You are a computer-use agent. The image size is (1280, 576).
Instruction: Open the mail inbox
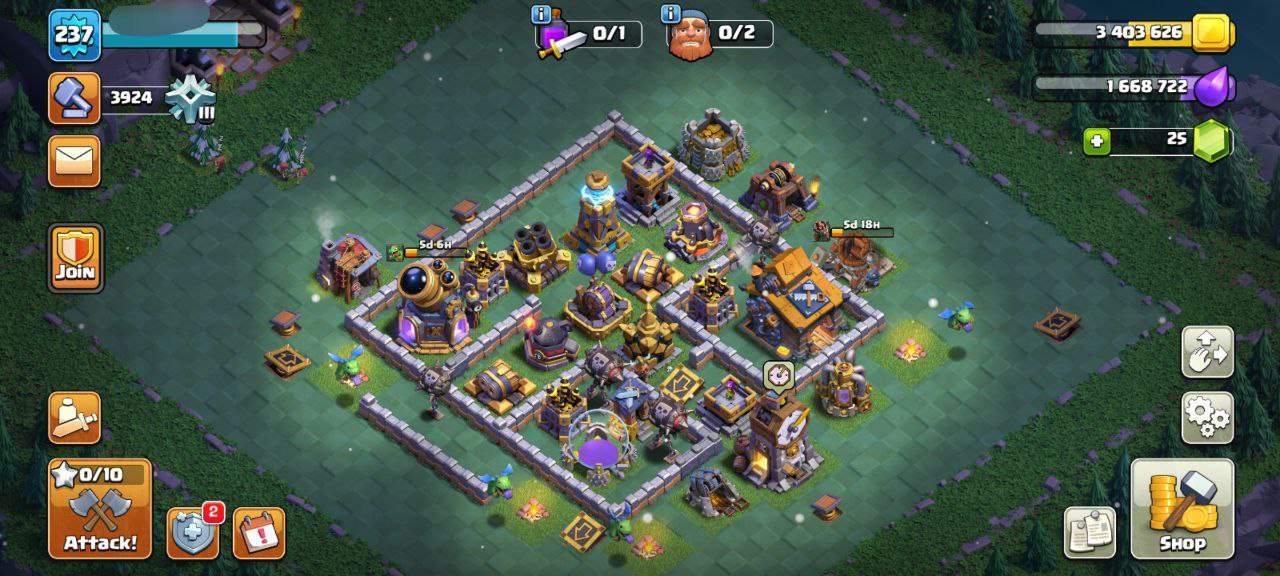75,161
